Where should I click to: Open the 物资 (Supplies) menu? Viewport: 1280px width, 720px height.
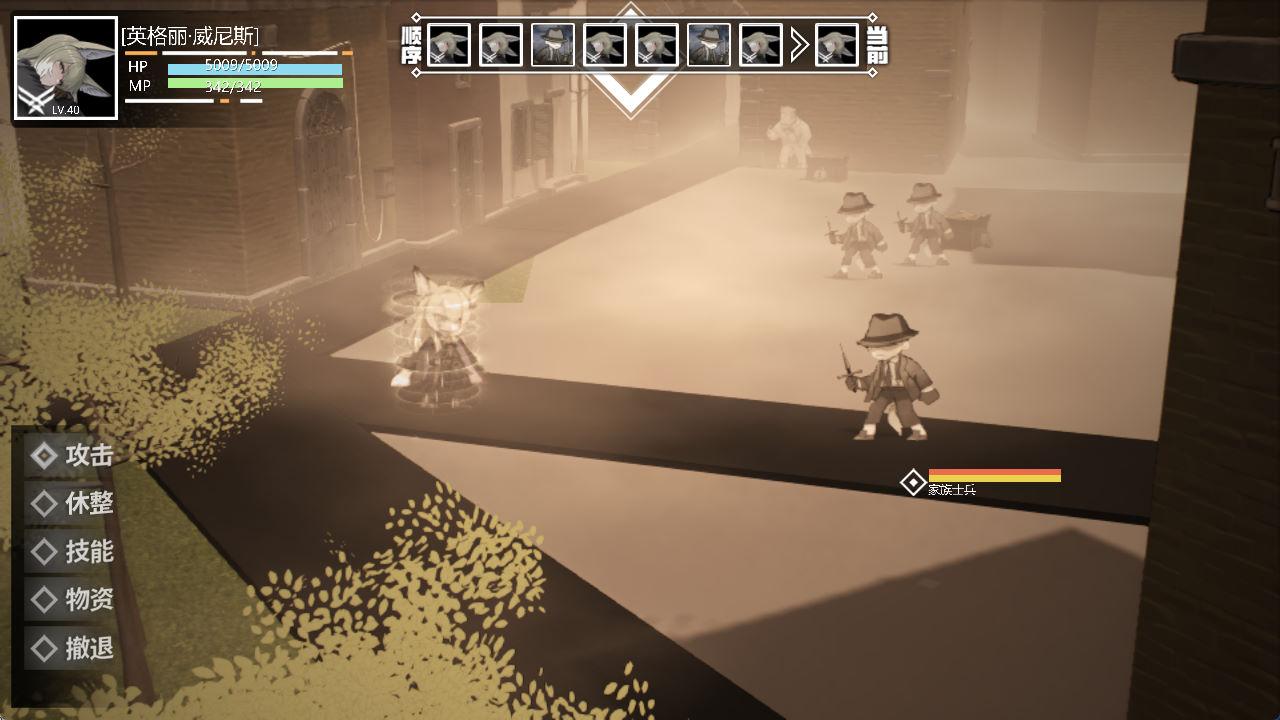tap(72, 600)
